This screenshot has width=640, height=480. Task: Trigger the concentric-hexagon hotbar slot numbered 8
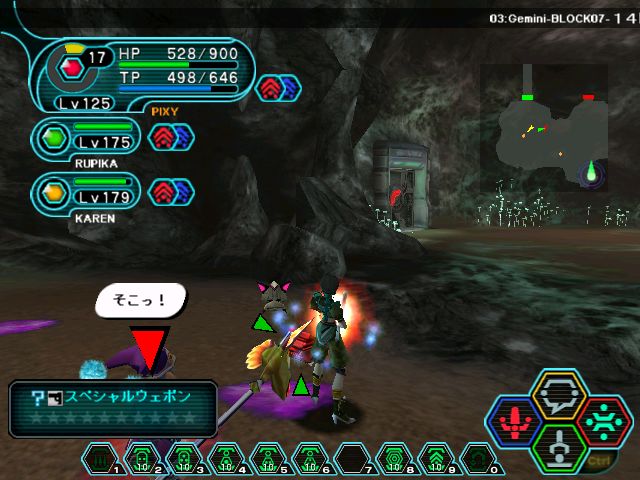pos(393,459)
